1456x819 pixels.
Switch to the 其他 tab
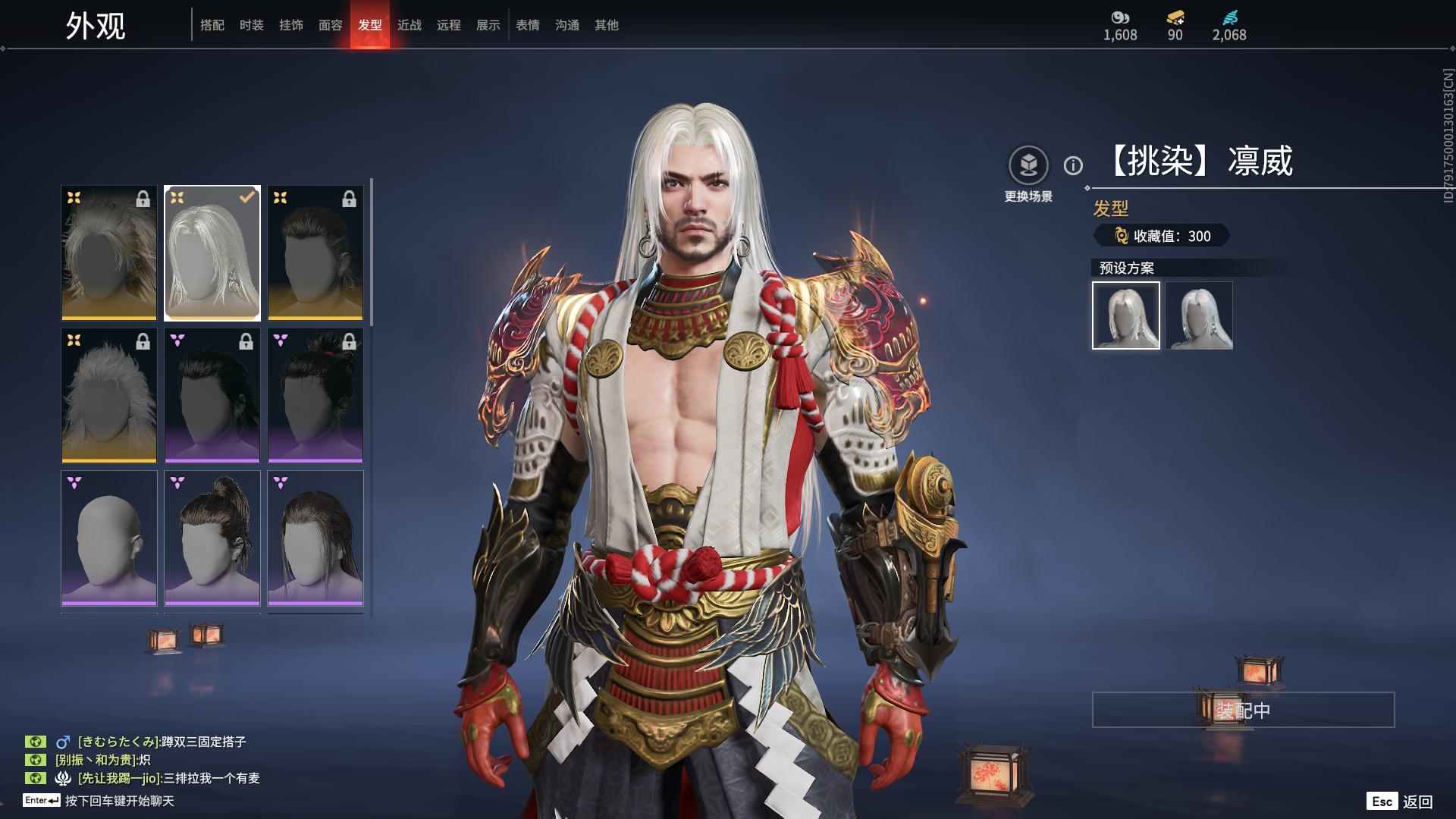coord(607,25)
